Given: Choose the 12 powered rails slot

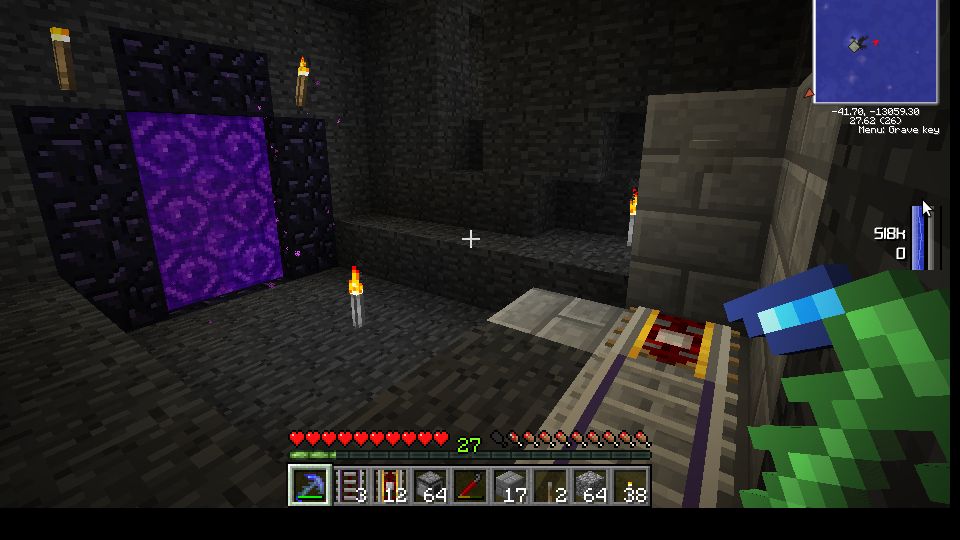Looking at the screenshot, I should (389, 486).
